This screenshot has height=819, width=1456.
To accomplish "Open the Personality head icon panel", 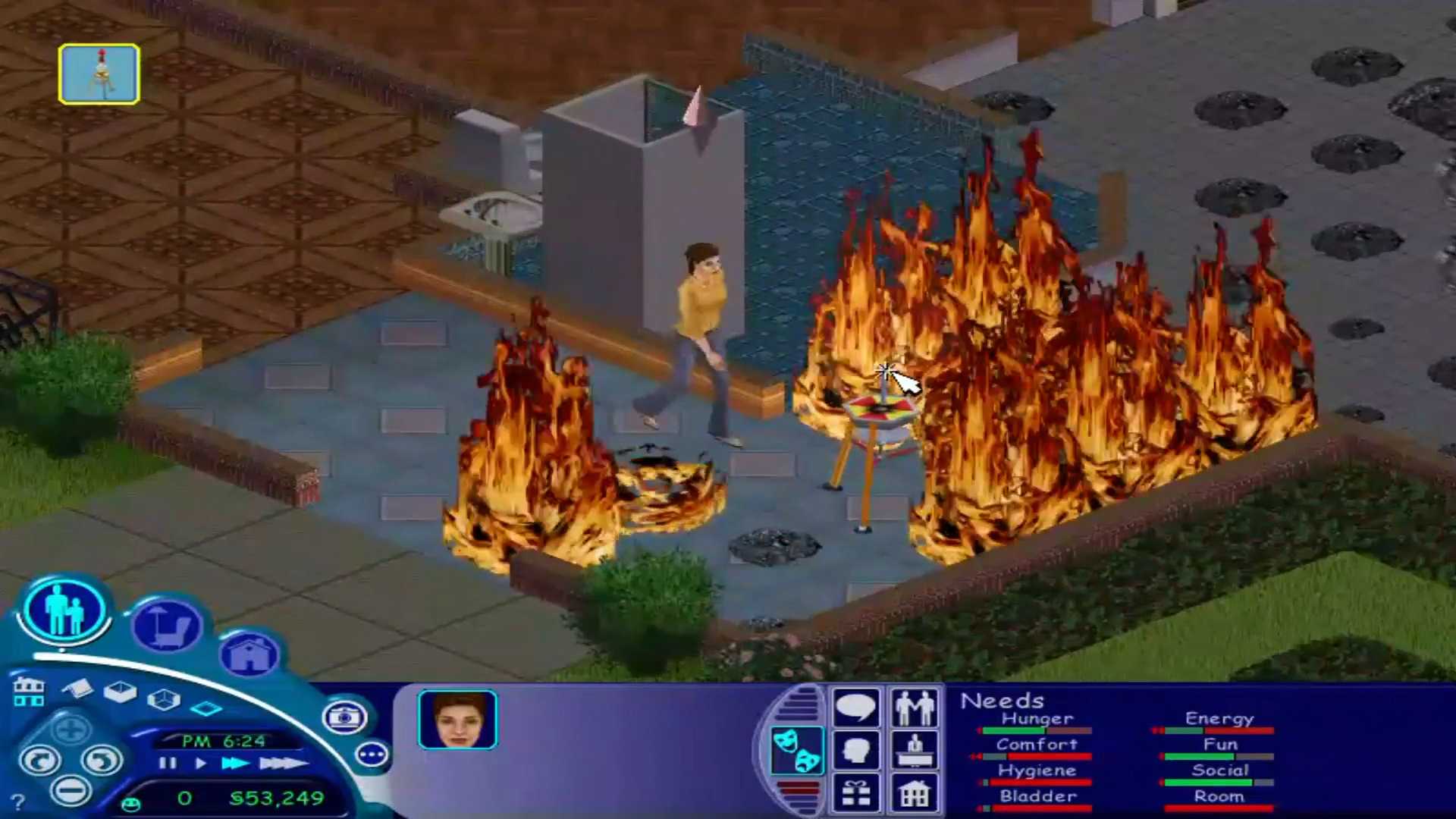I will point(856,749).
